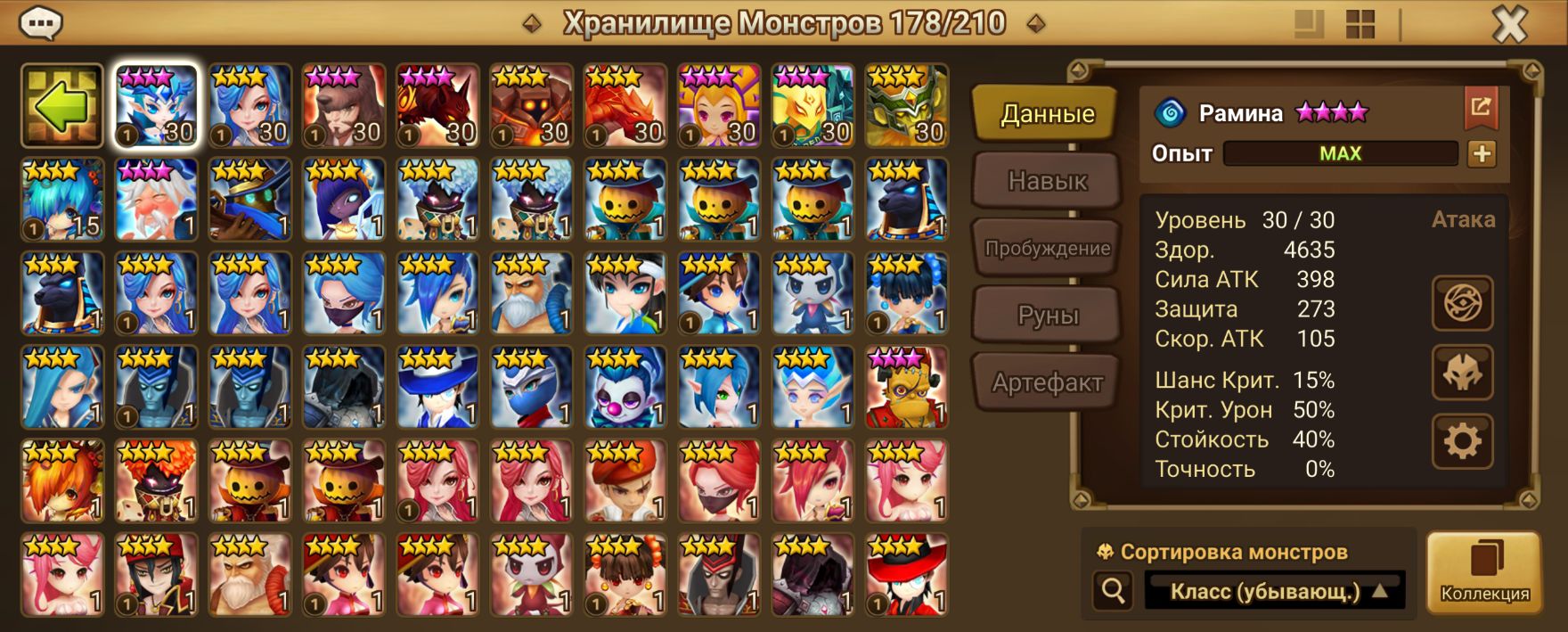Go back with the green arrow

[62, 106]
